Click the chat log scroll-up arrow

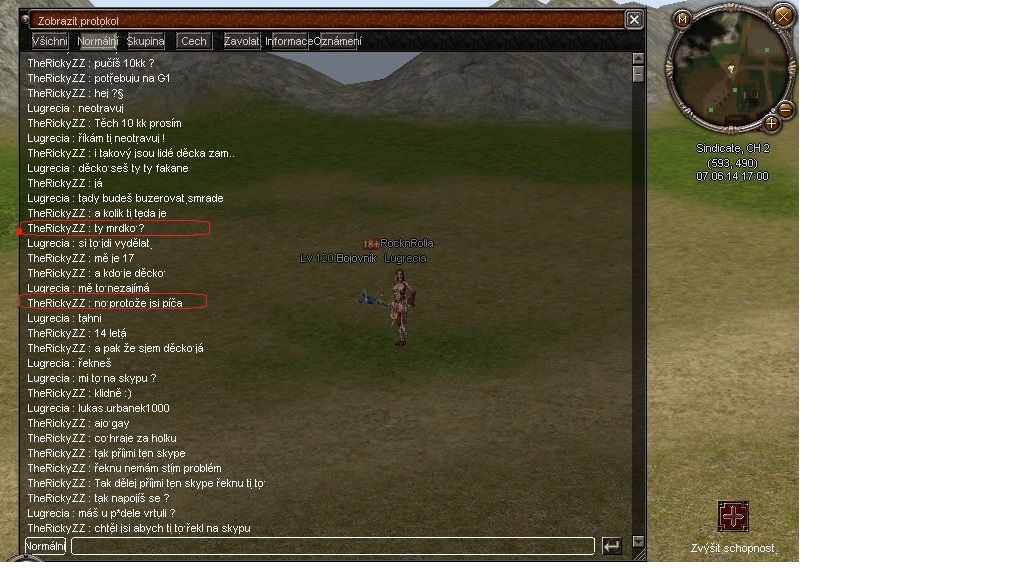pos(639,60)
